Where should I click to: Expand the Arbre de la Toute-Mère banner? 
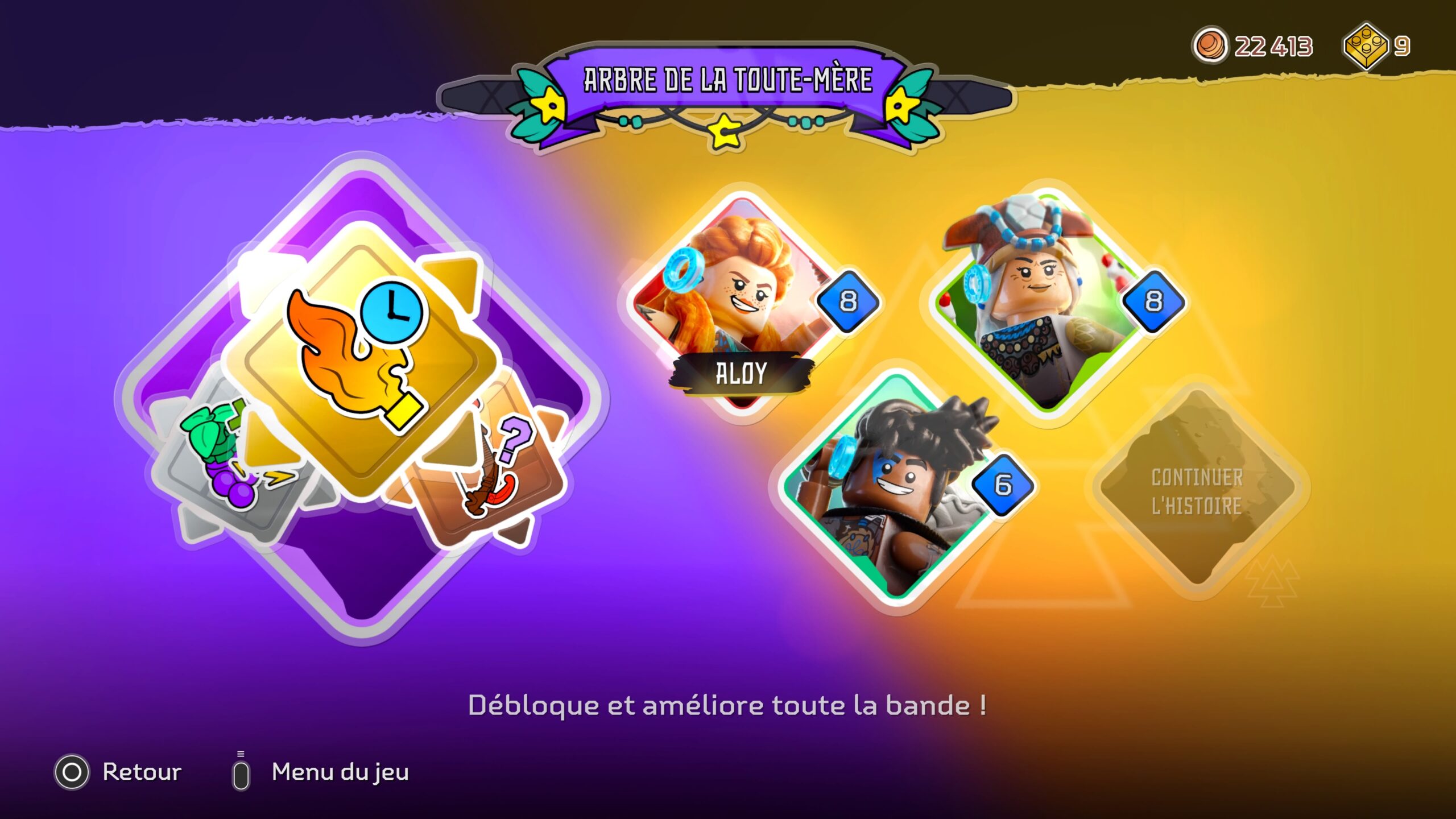(x=725, y=80)
